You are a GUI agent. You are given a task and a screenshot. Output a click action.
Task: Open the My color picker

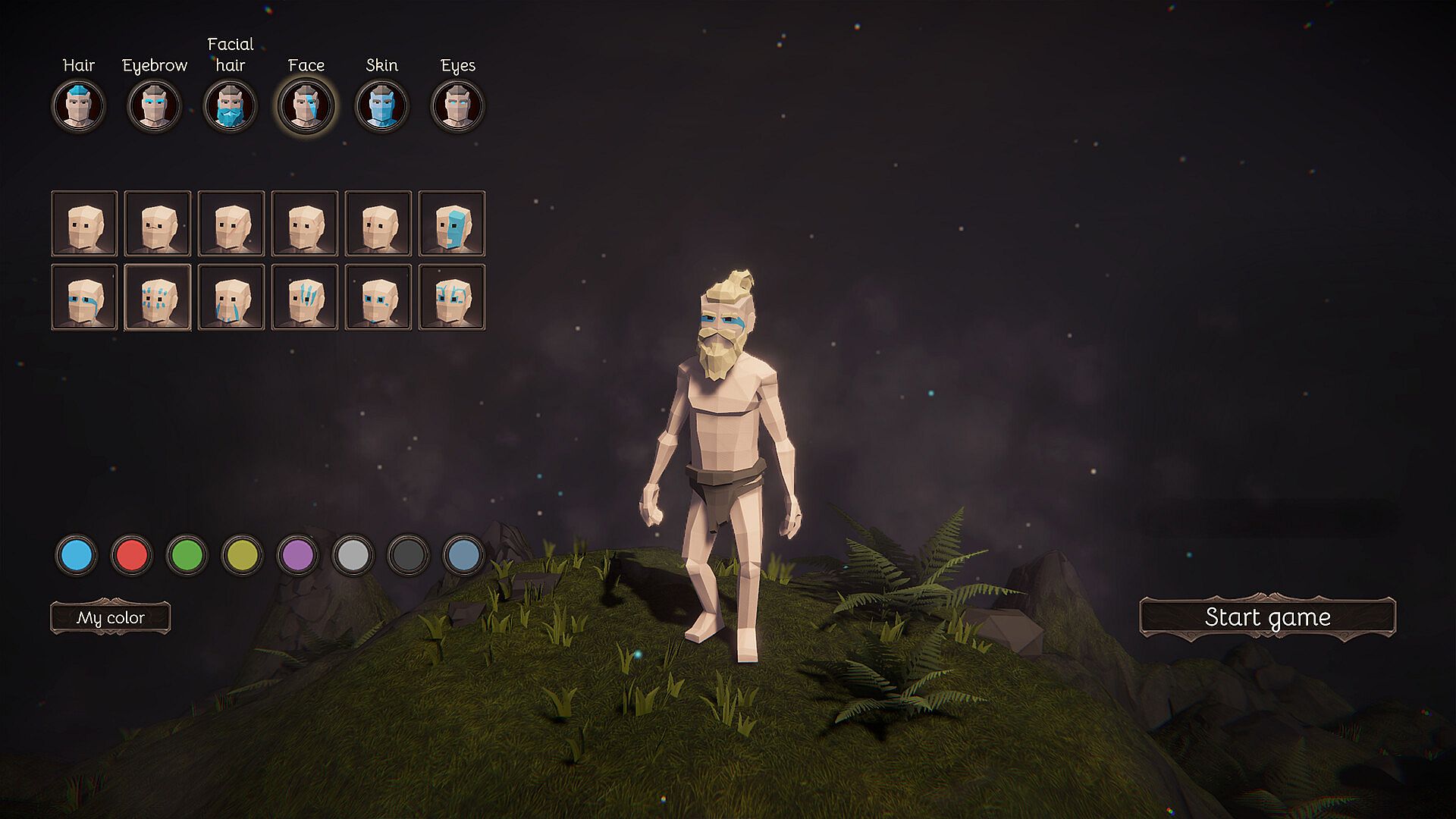tap(111, 618)
